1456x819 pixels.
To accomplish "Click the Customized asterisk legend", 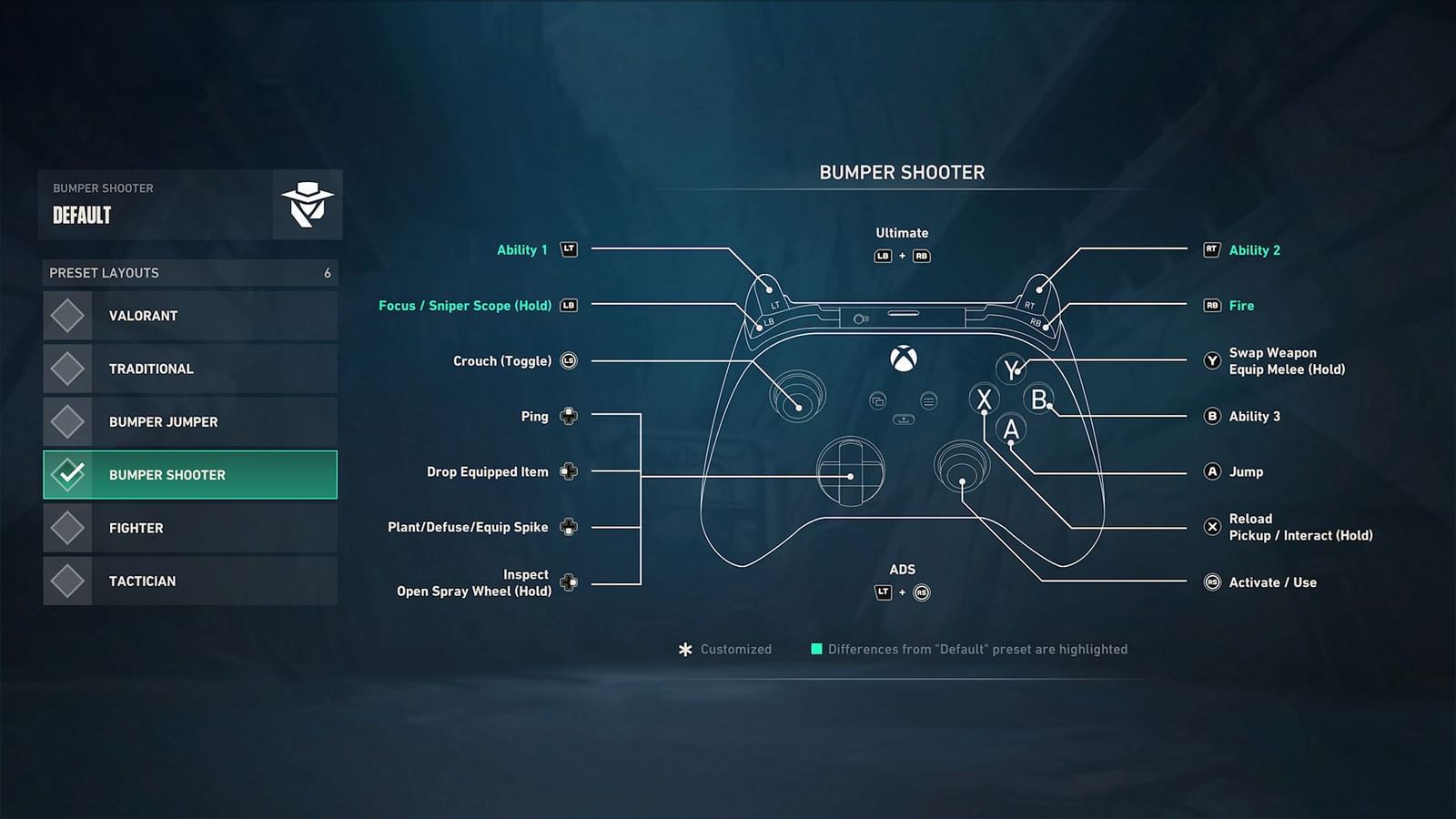I will (x=683, y=649).
